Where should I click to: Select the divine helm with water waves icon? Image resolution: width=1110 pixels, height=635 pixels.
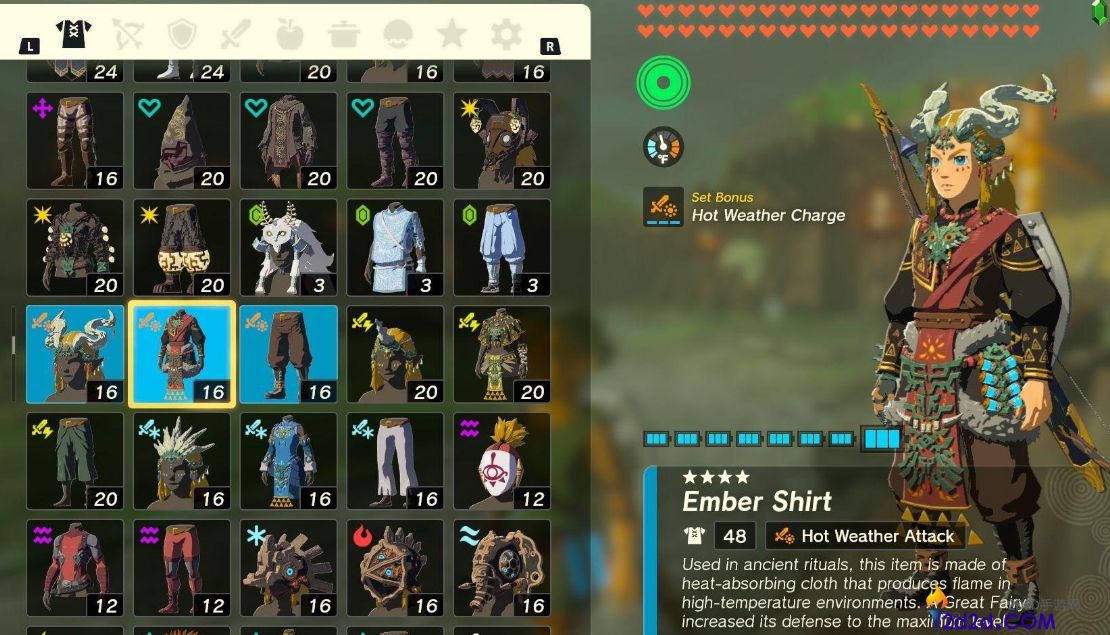[502, 567]
